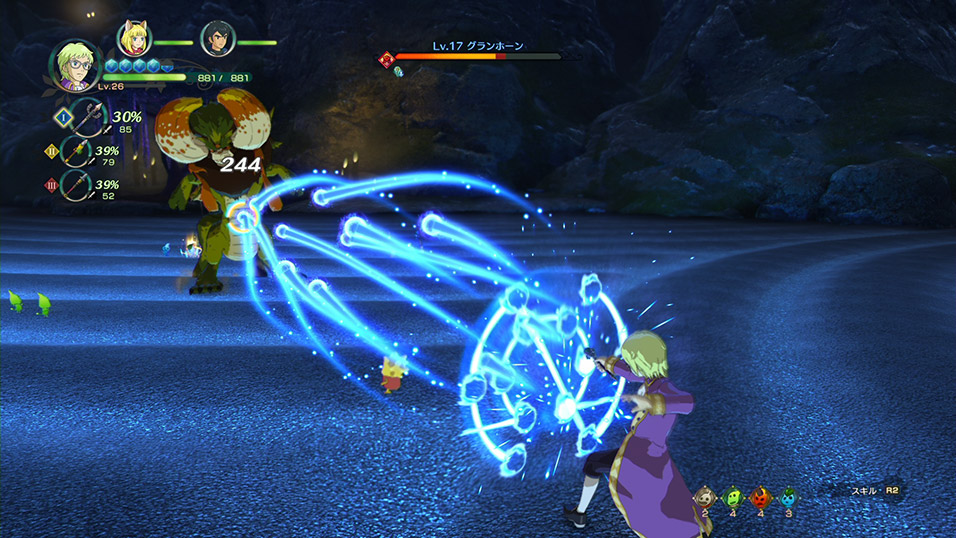Select the blond glasses-wearing leader portrait
956x538 pixels.
point(72,64)
